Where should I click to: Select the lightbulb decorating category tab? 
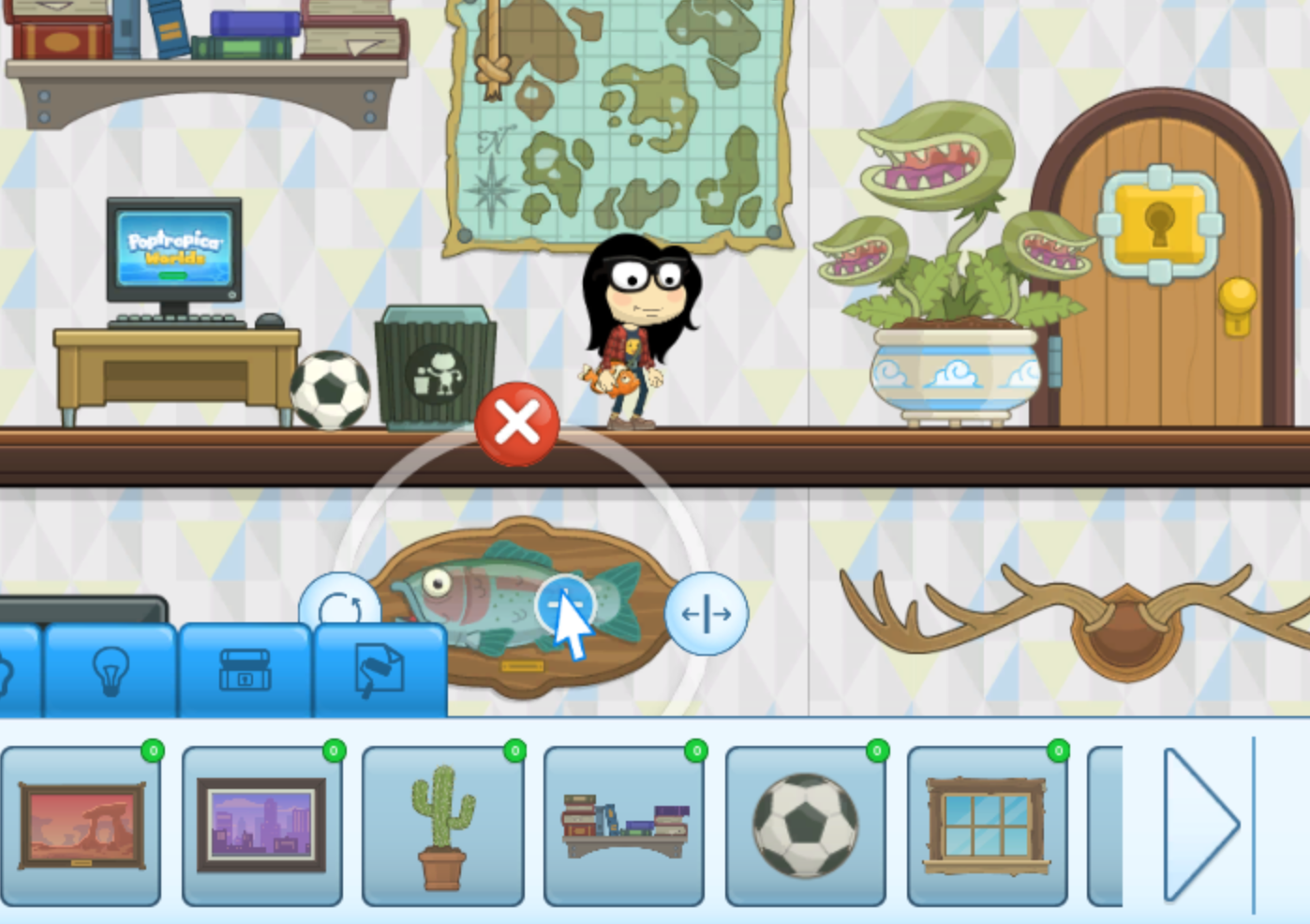point(110,670)
